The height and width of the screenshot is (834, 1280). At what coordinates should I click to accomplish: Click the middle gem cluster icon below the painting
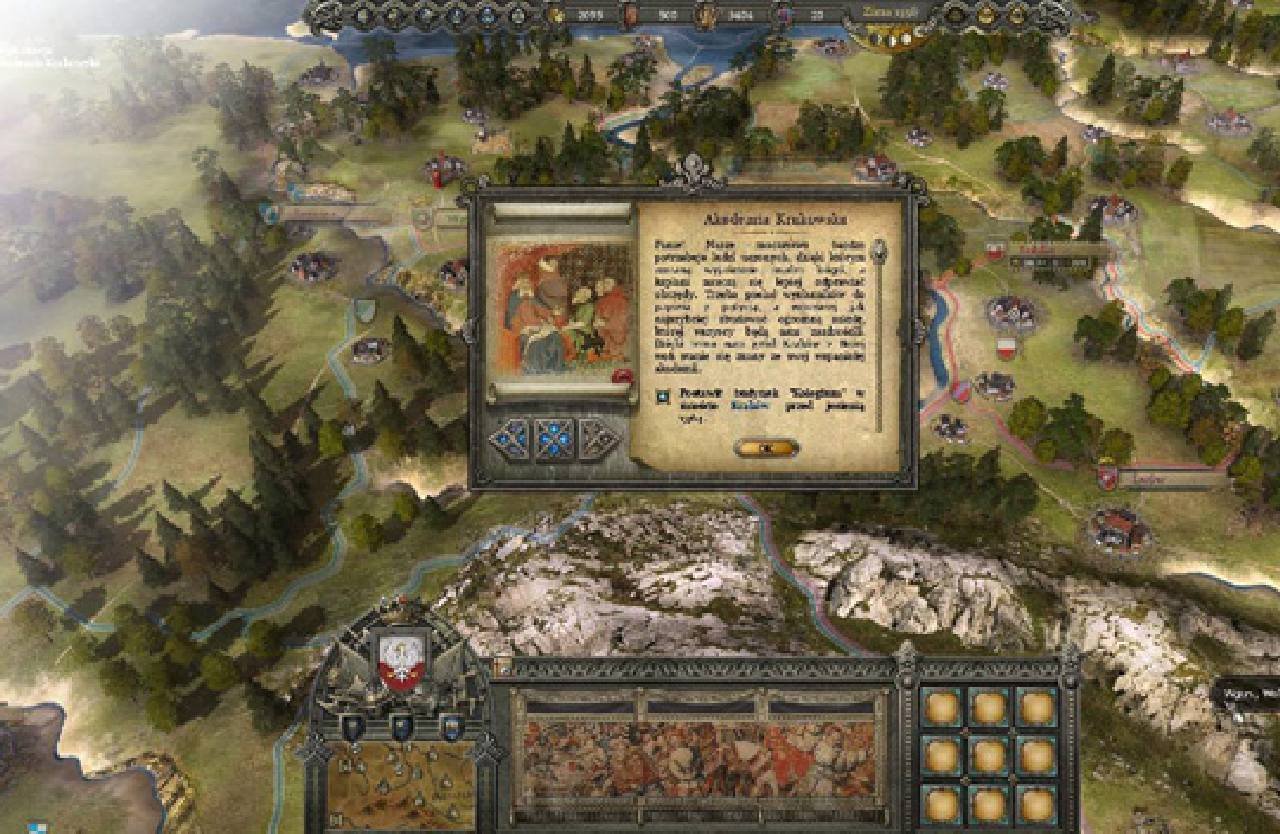click(x=553, y=437)
